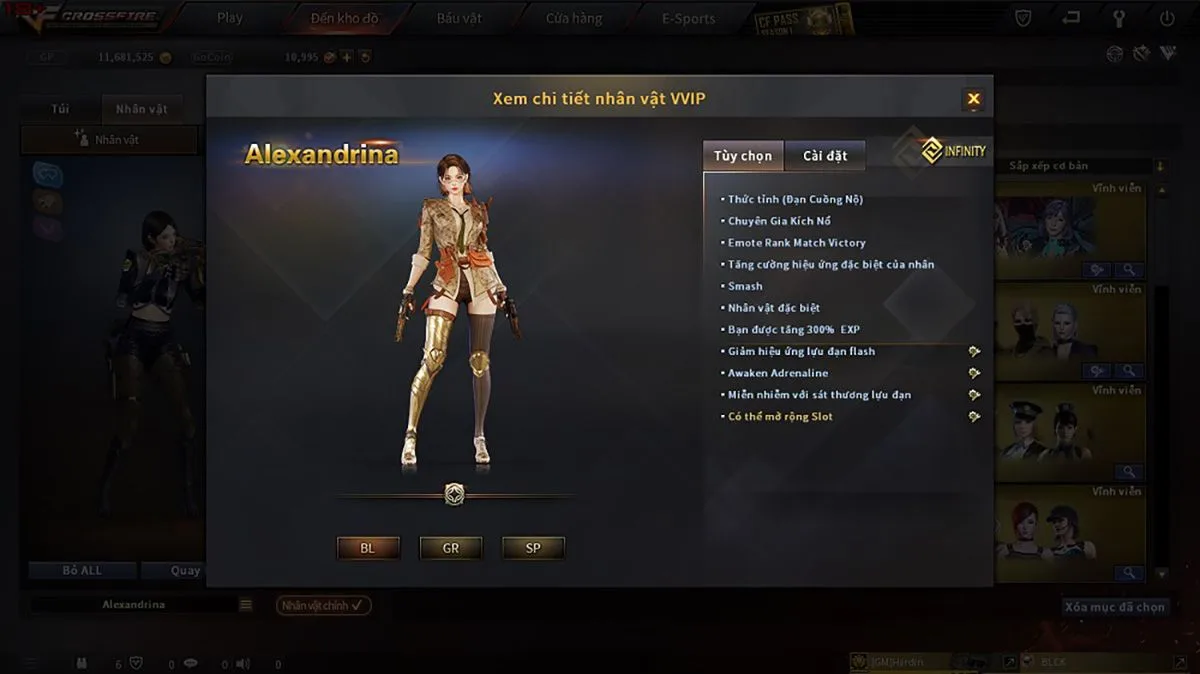Screen dimensions: 1200x674
Task: Choose the GR team button
Action: (451, 548)
